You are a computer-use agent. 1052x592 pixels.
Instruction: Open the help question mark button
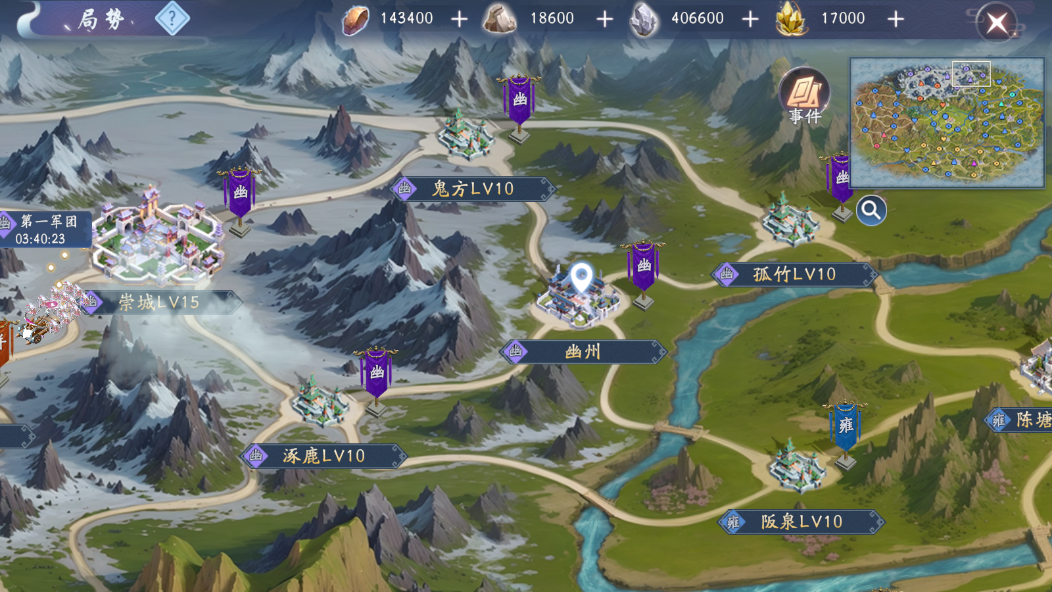click(173, 18)
